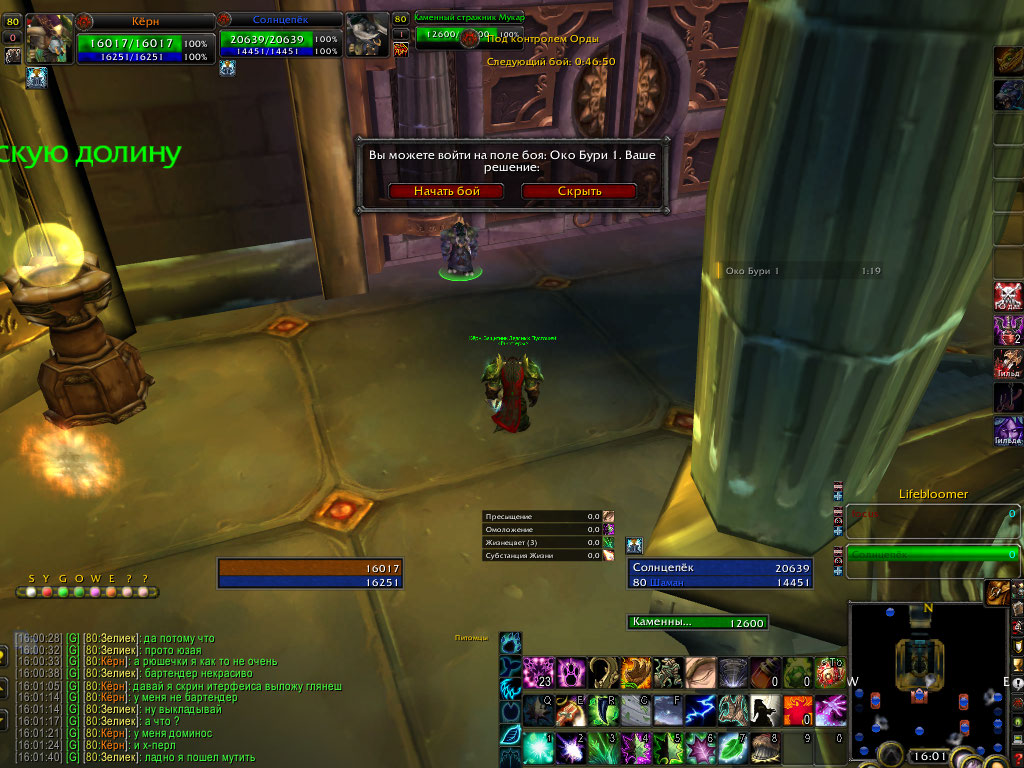Image resolution: width=1024 pixels, height=768 pixels.
Task: Click the Каменный стражник Мукар portrait
Action: coord(366,37)
